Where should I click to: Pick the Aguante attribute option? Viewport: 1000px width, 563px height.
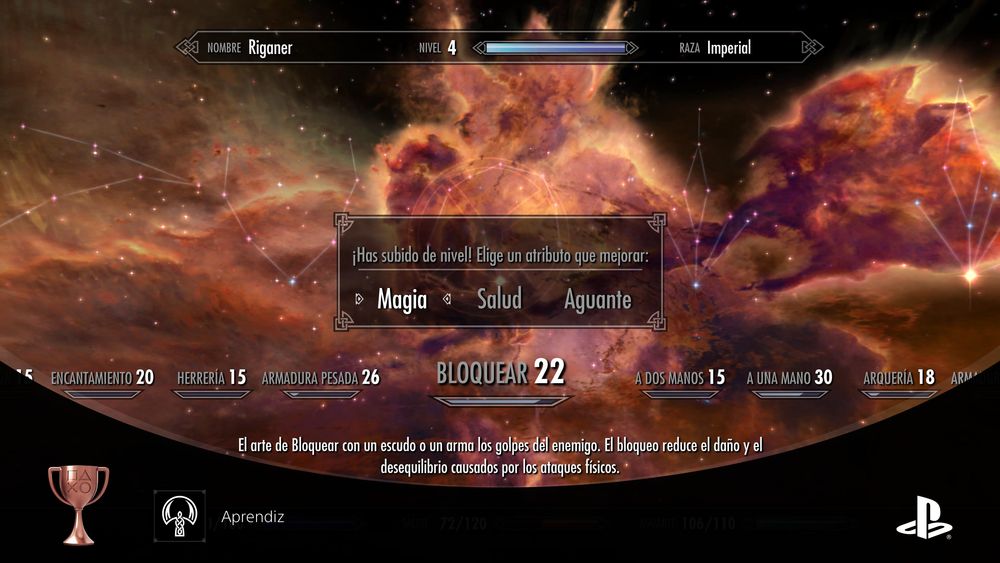pos(597,299)
